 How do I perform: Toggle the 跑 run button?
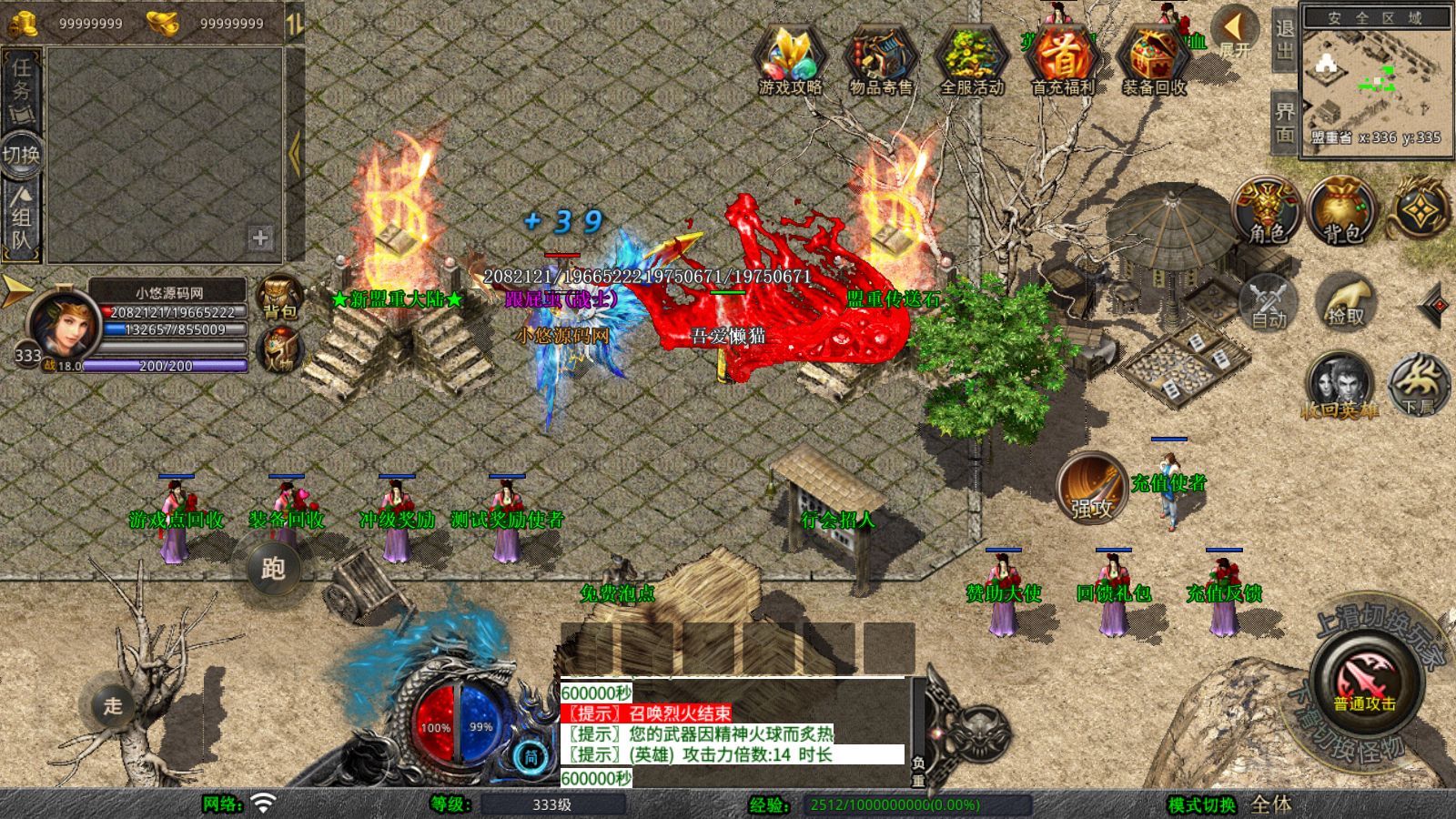(273, 570)
